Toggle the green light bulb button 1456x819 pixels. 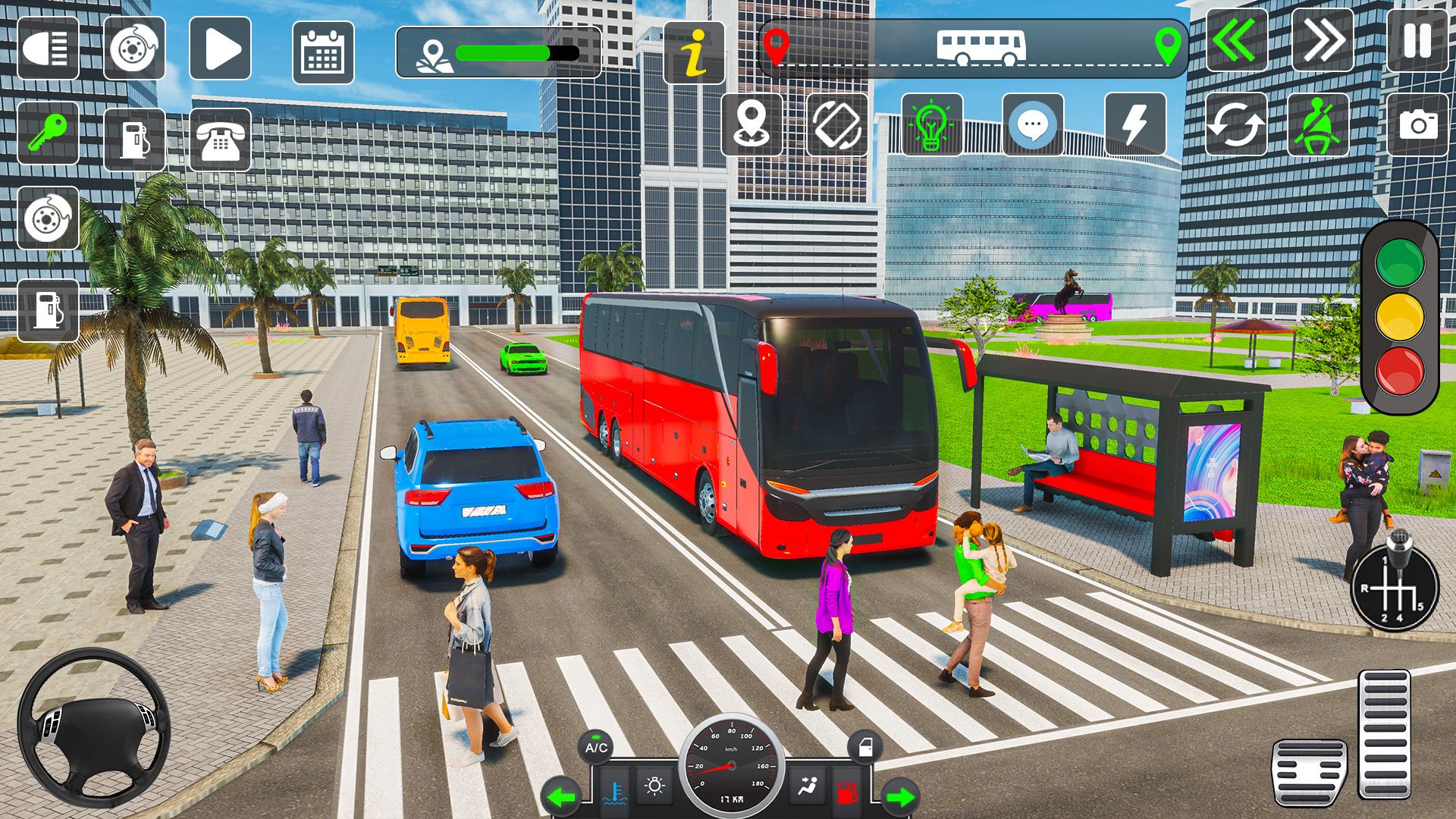(x=932, y=124)
